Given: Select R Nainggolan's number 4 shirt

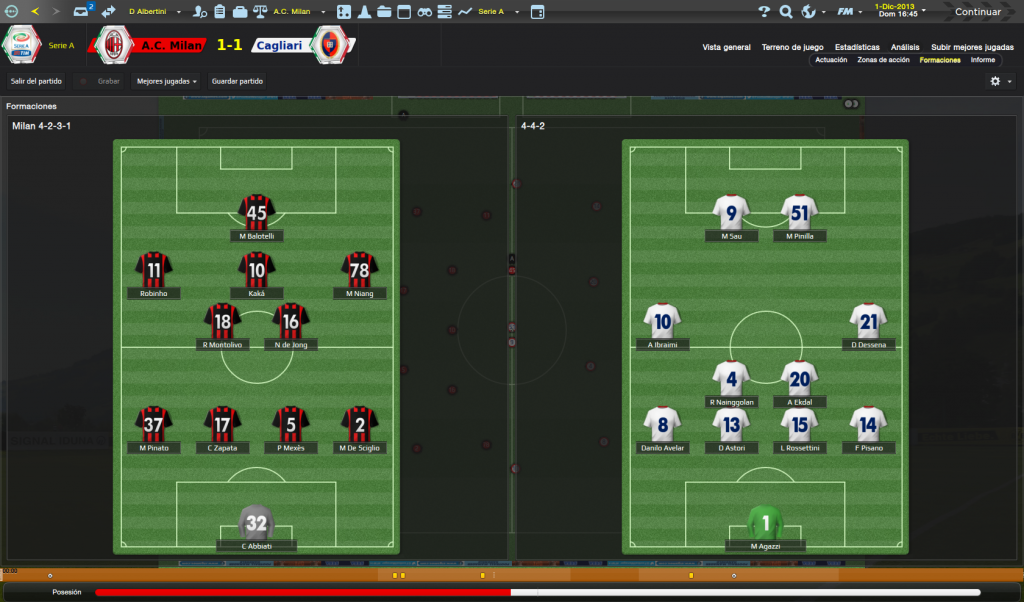Looking at the screenshot, I should coord(731,379).
